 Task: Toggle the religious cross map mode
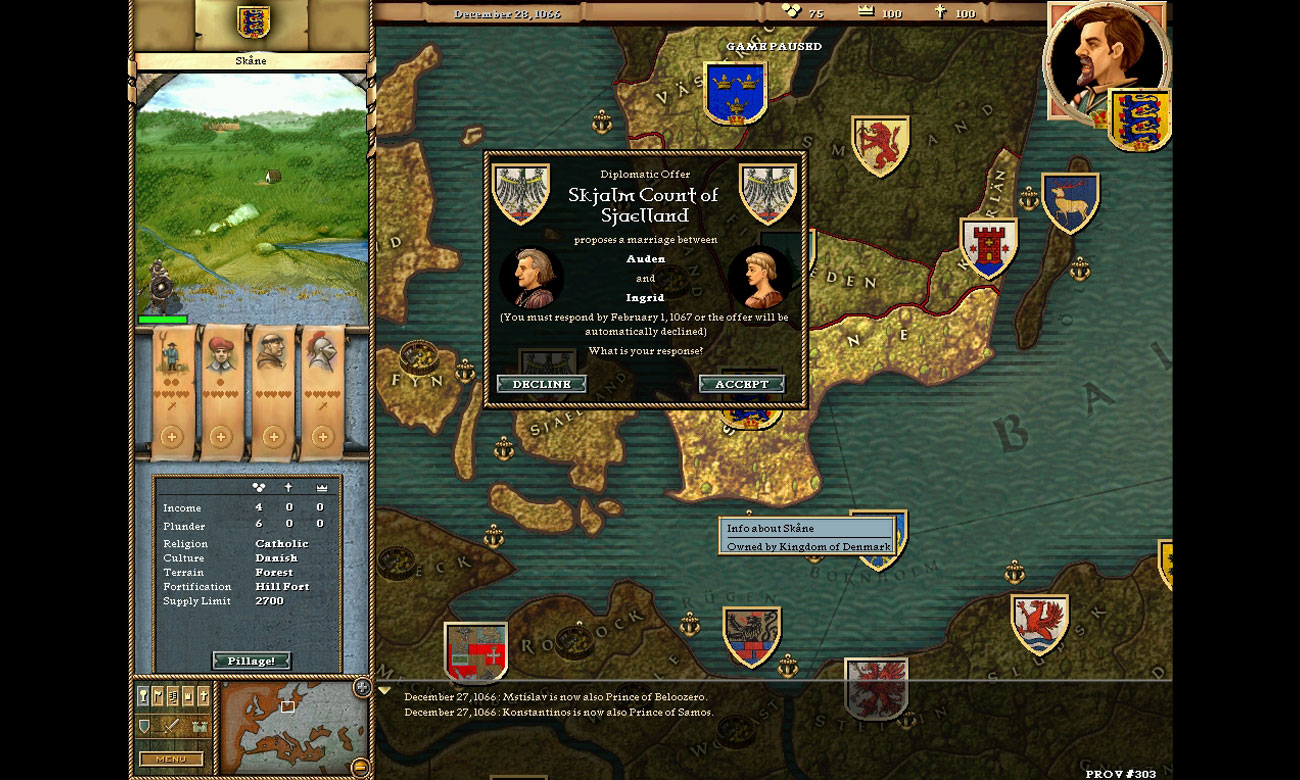(204, 695)
